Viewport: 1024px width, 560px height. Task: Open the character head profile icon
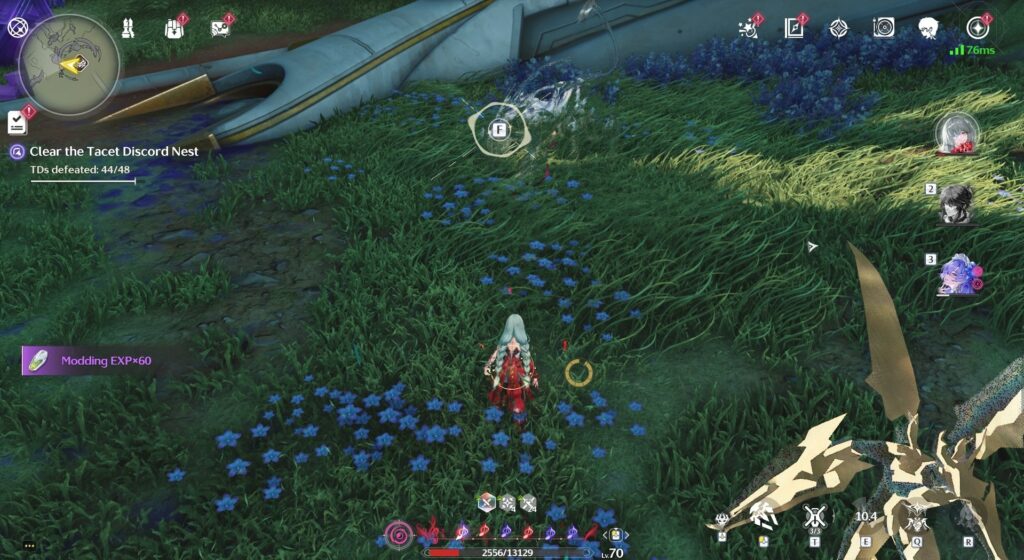[x=929, y=28]
